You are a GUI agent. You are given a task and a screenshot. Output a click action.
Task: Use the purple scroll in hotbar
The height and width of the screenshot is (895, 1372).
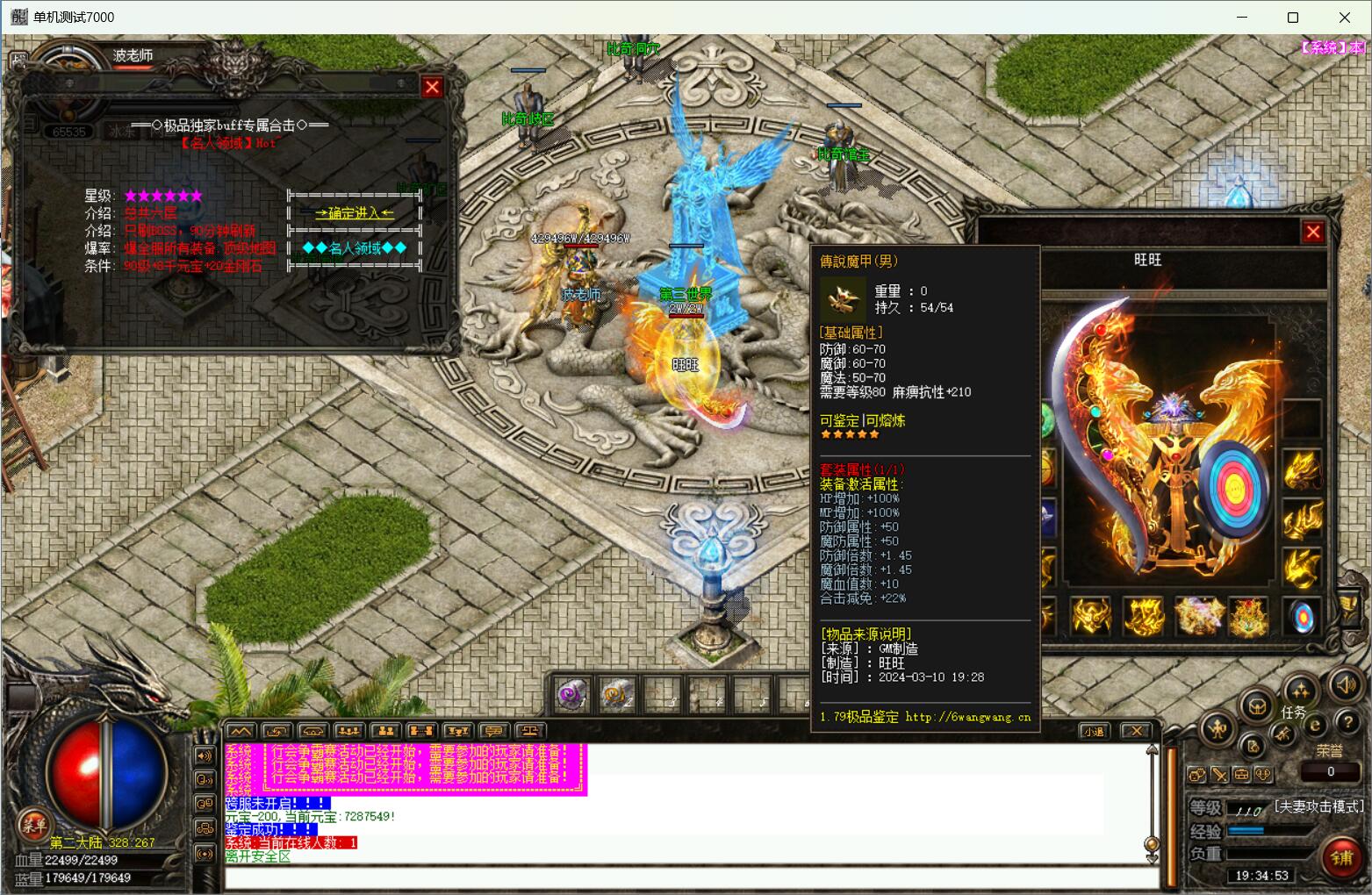pyautogui.click(x=572, y=695)
